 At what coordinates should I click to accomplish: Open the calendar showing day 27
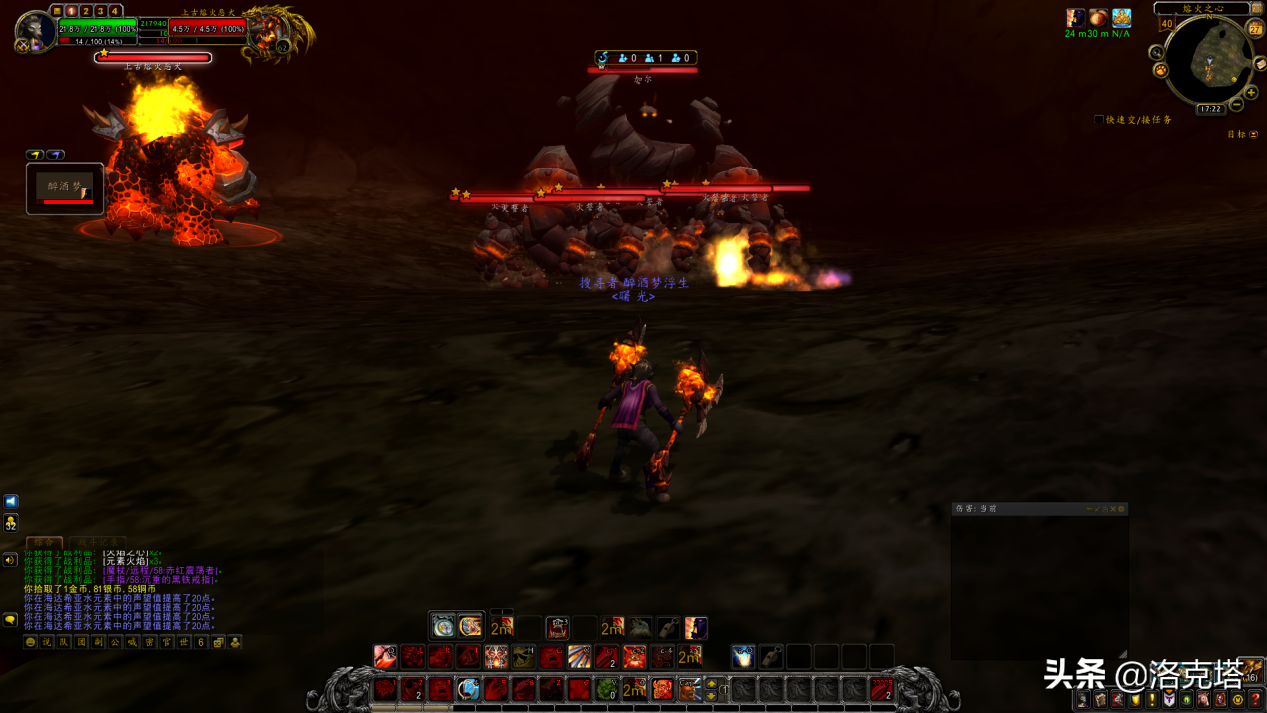point(1256,29)
